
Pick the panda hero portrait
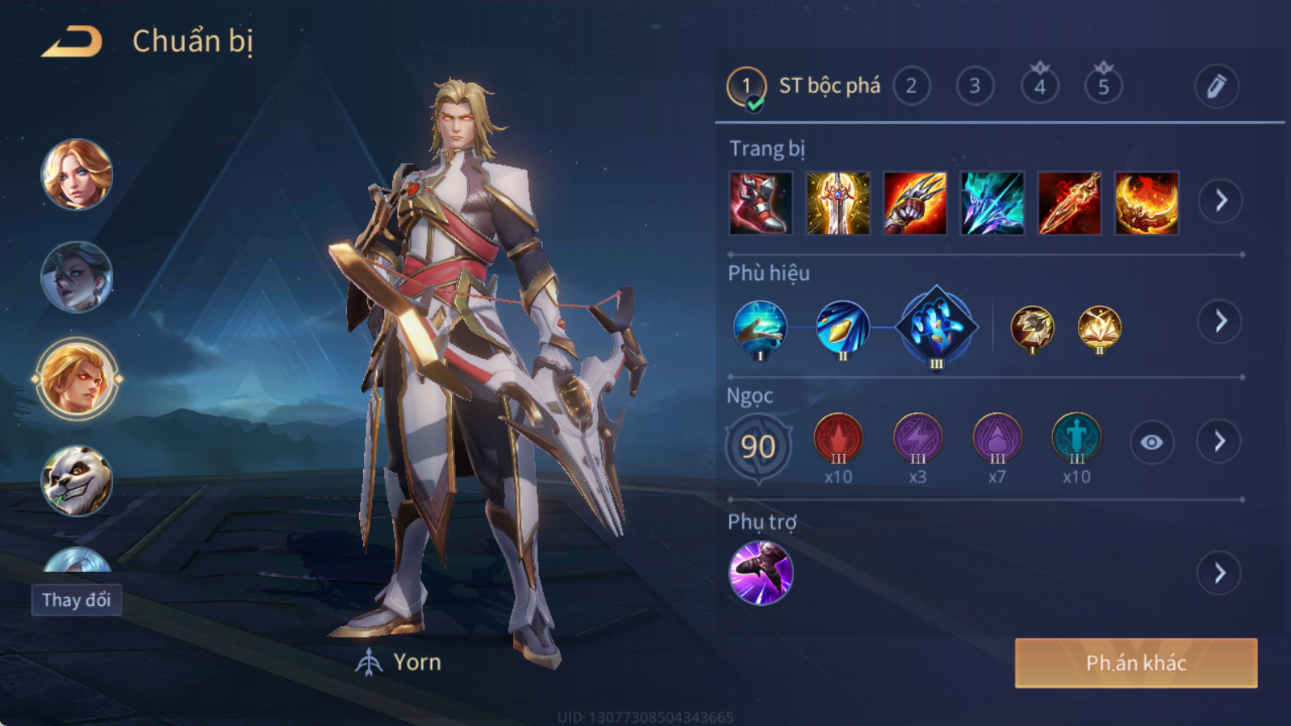(77, 481)
